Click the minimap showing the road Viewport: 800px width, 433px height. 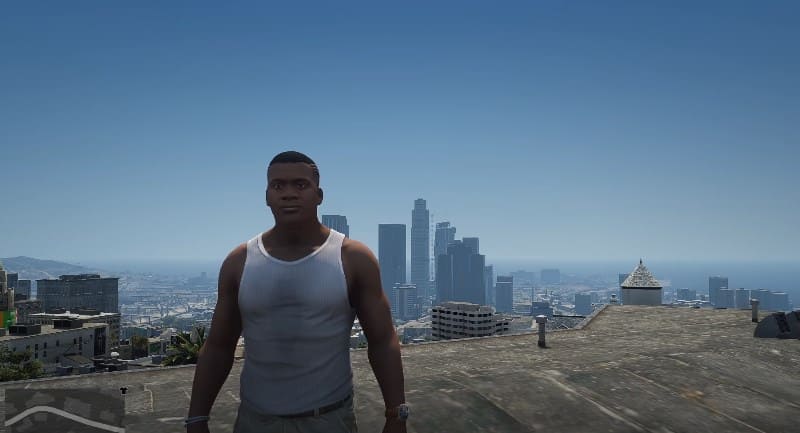tap(63, 410)
